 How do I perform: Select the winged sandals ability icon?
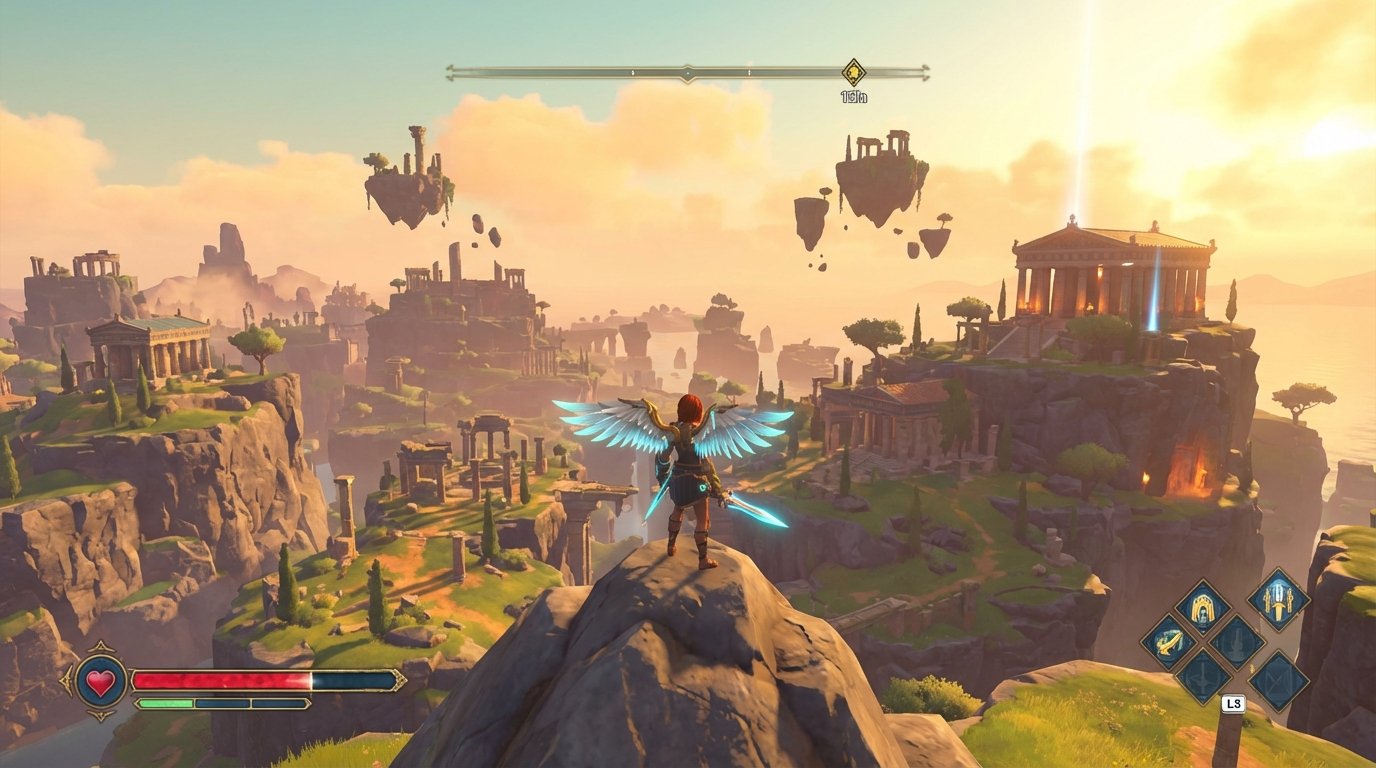click(x=1169, y=643)
